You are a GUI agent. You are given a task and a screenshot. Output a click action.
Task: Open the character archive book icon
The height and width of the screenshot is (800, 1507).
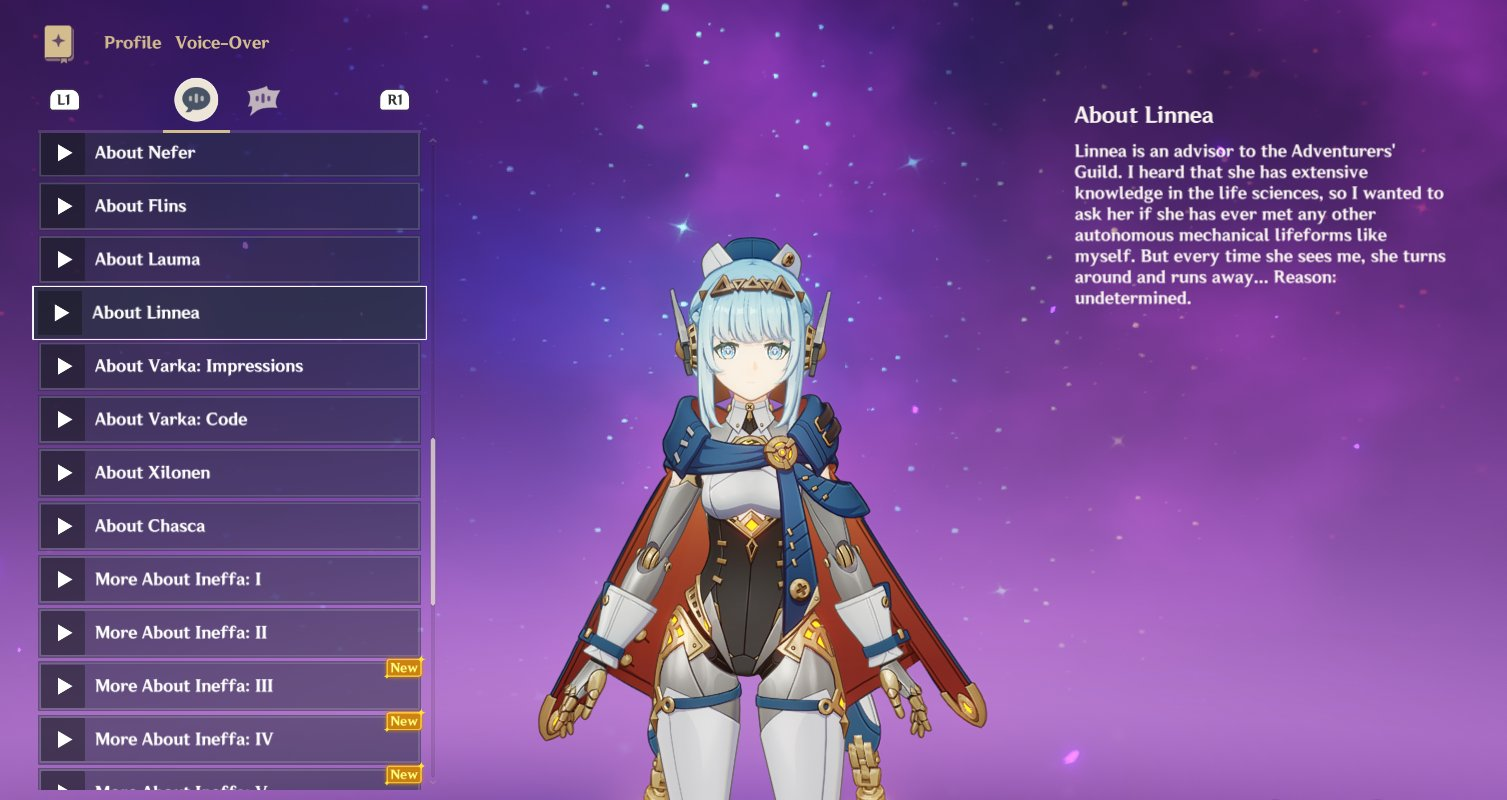59,42
